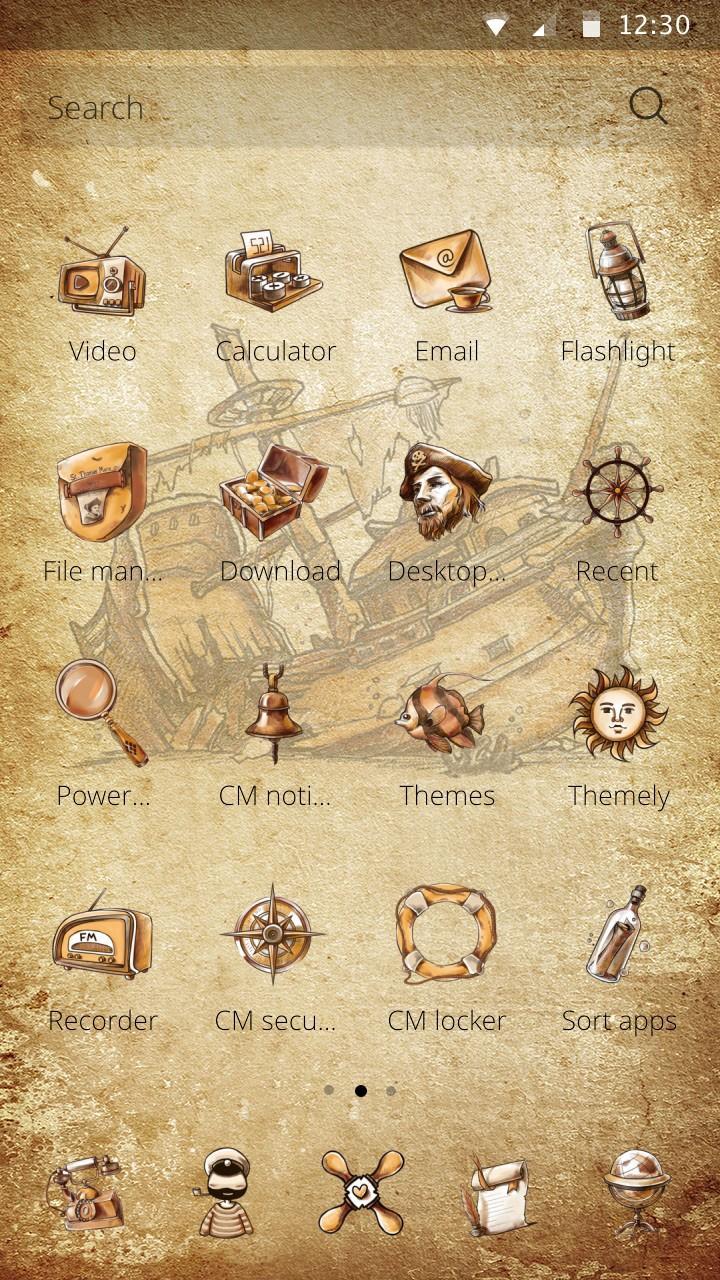Image resolution: width=720 pixels, height=1280 pixels.
Task: Select the pirate Desktop icon
Action: pyautogui.click(x=446, y=492)
